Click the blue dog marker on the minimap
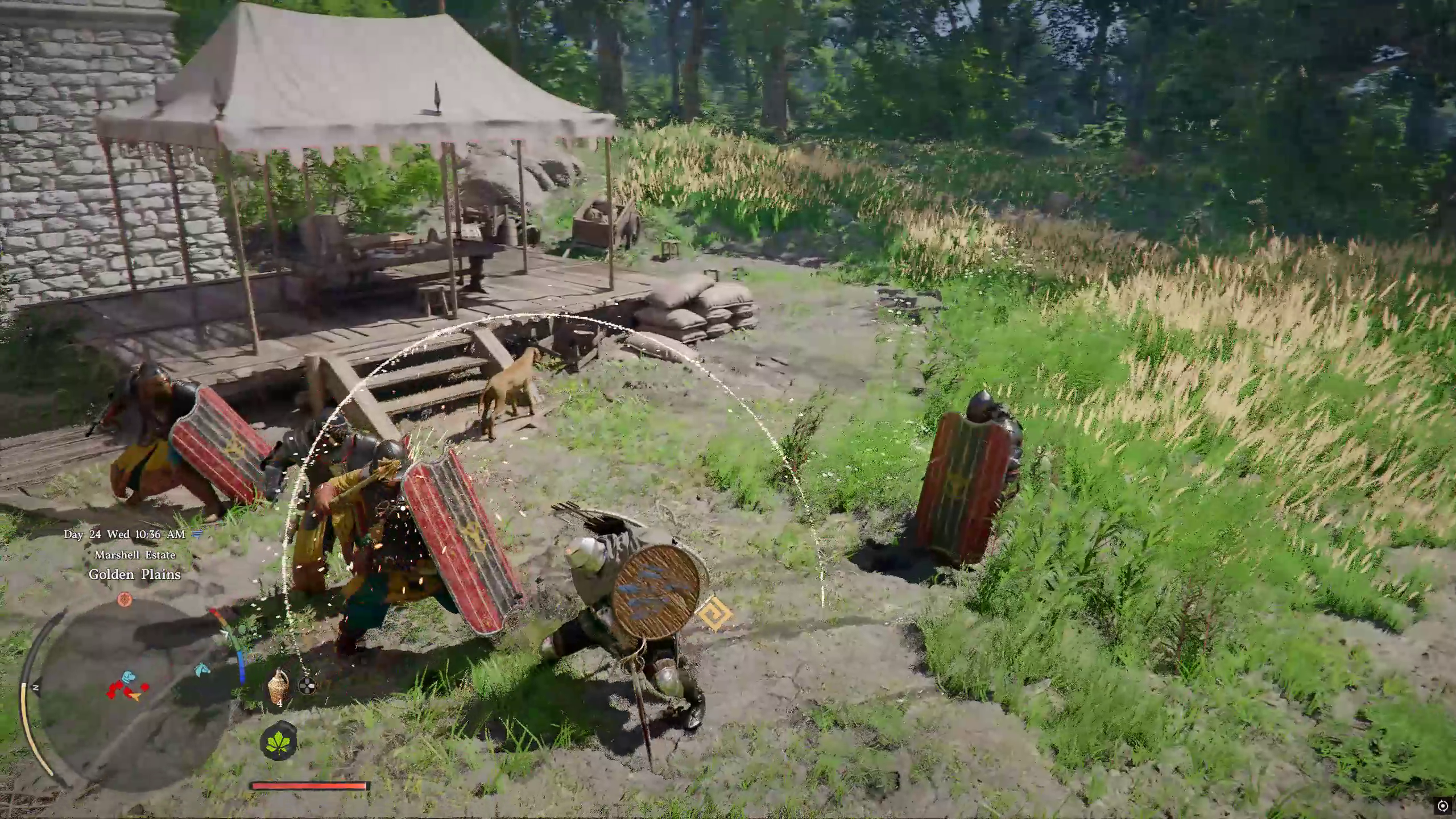Image resolution: width=1456 pixels, height=819 pixels. click(x=130, y=676)
